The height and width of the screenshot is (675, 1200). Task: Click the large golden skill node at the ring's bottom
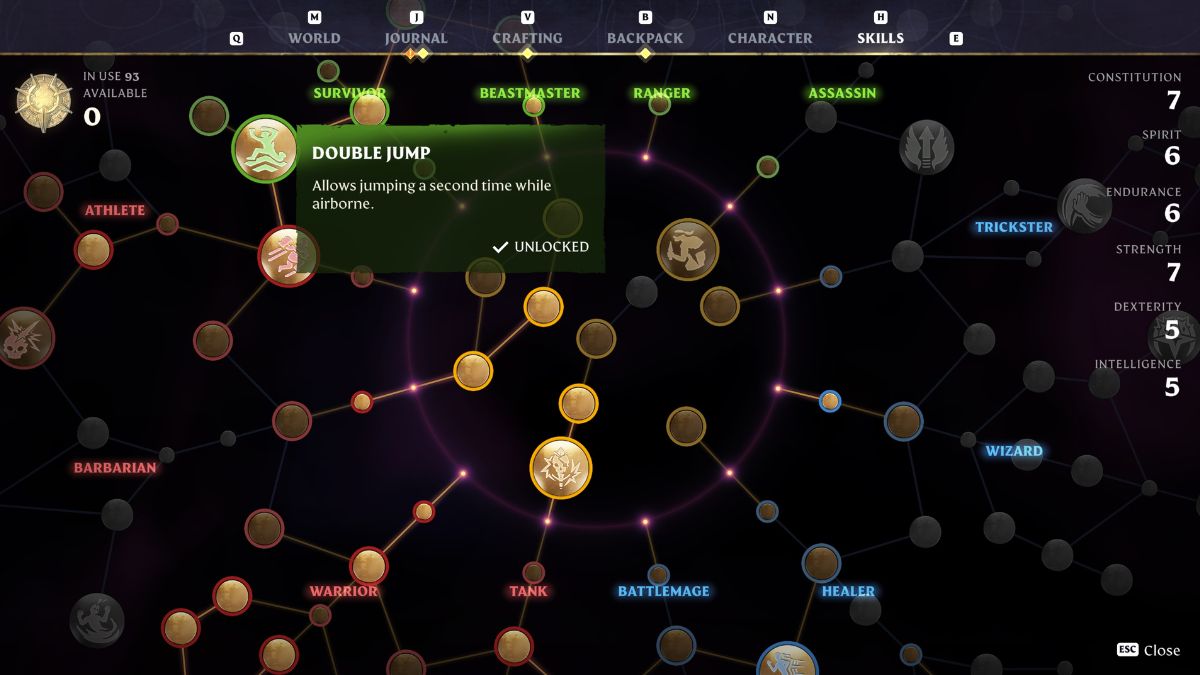click(560, 467)
